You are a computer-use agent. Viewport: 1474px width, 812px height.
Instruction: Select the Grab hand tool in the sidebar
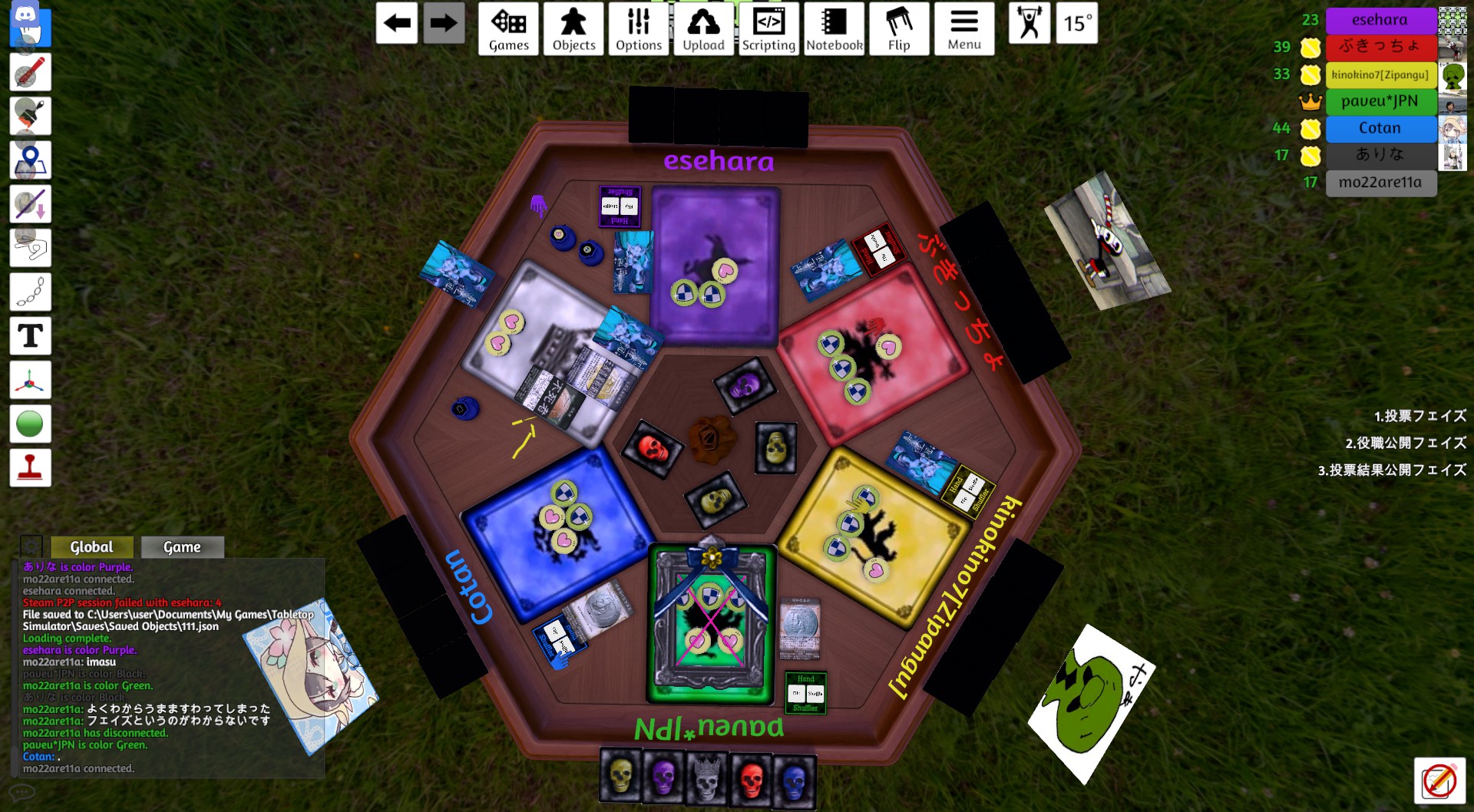(x=31, y=29)
